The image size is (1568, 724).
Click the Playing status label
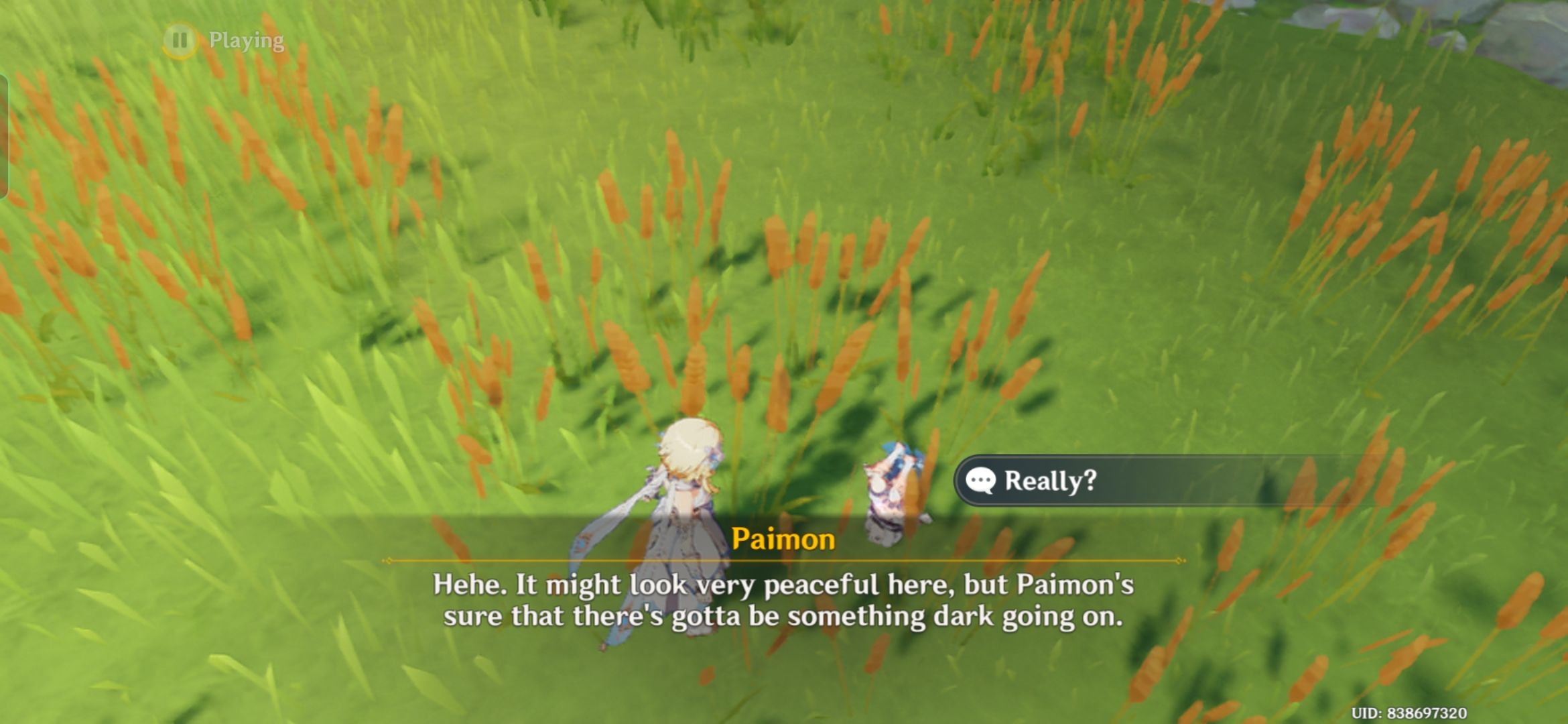(246, 40)
